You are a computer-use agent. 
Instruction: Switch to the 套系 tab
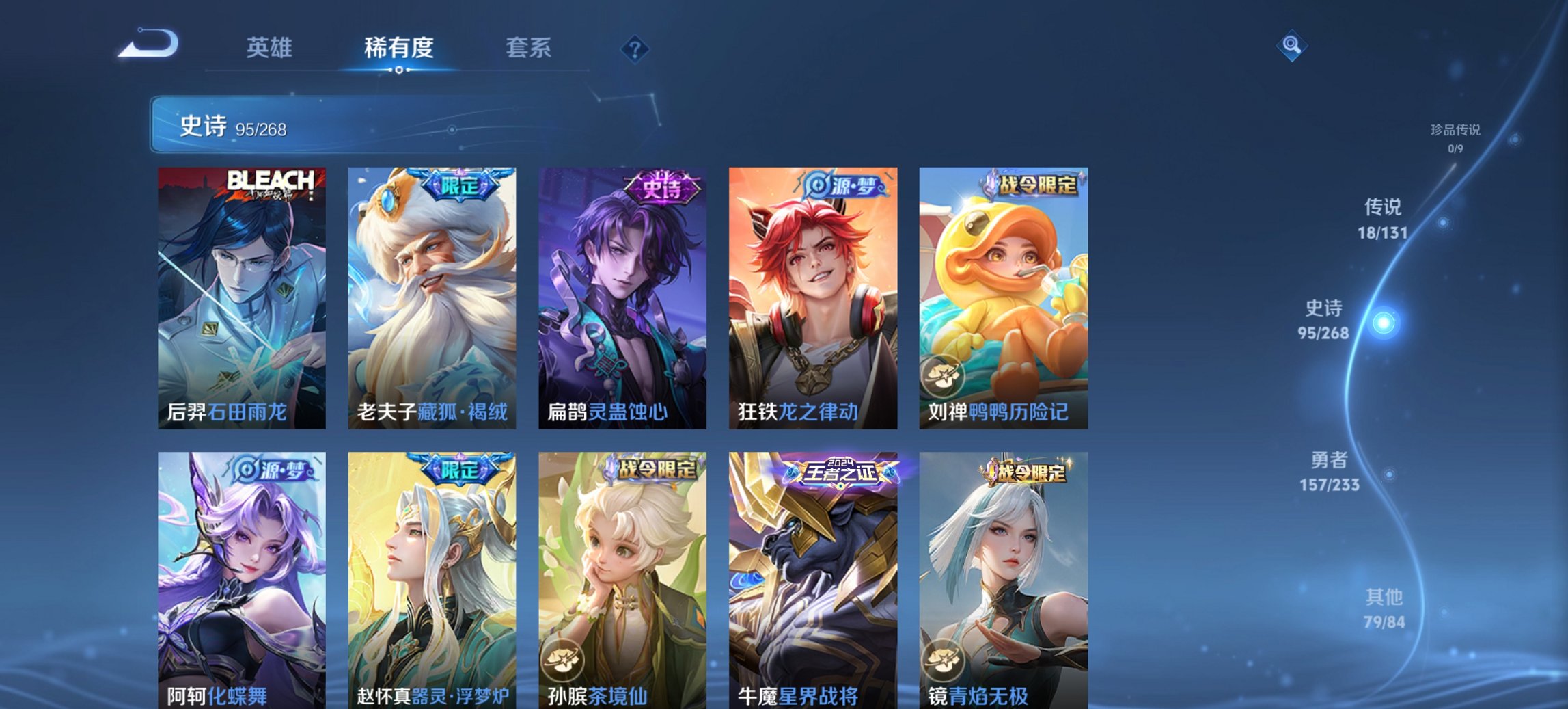(x=529, y=48)
